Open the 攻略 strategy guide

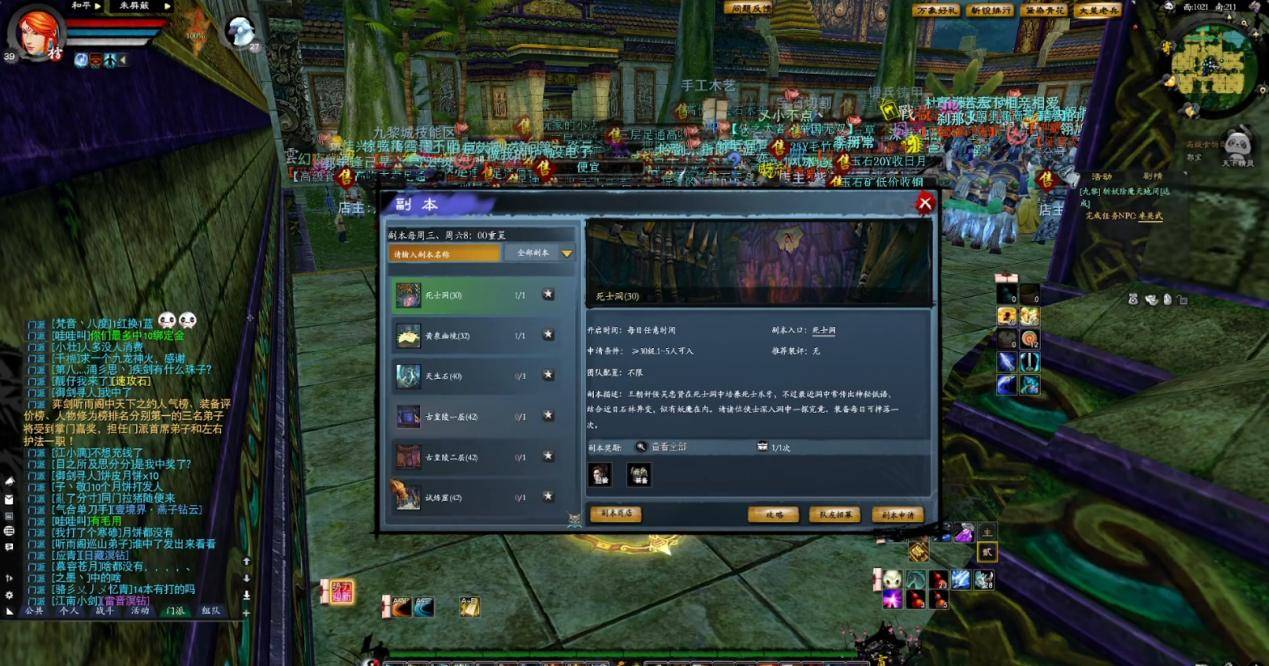coord(773,514)
